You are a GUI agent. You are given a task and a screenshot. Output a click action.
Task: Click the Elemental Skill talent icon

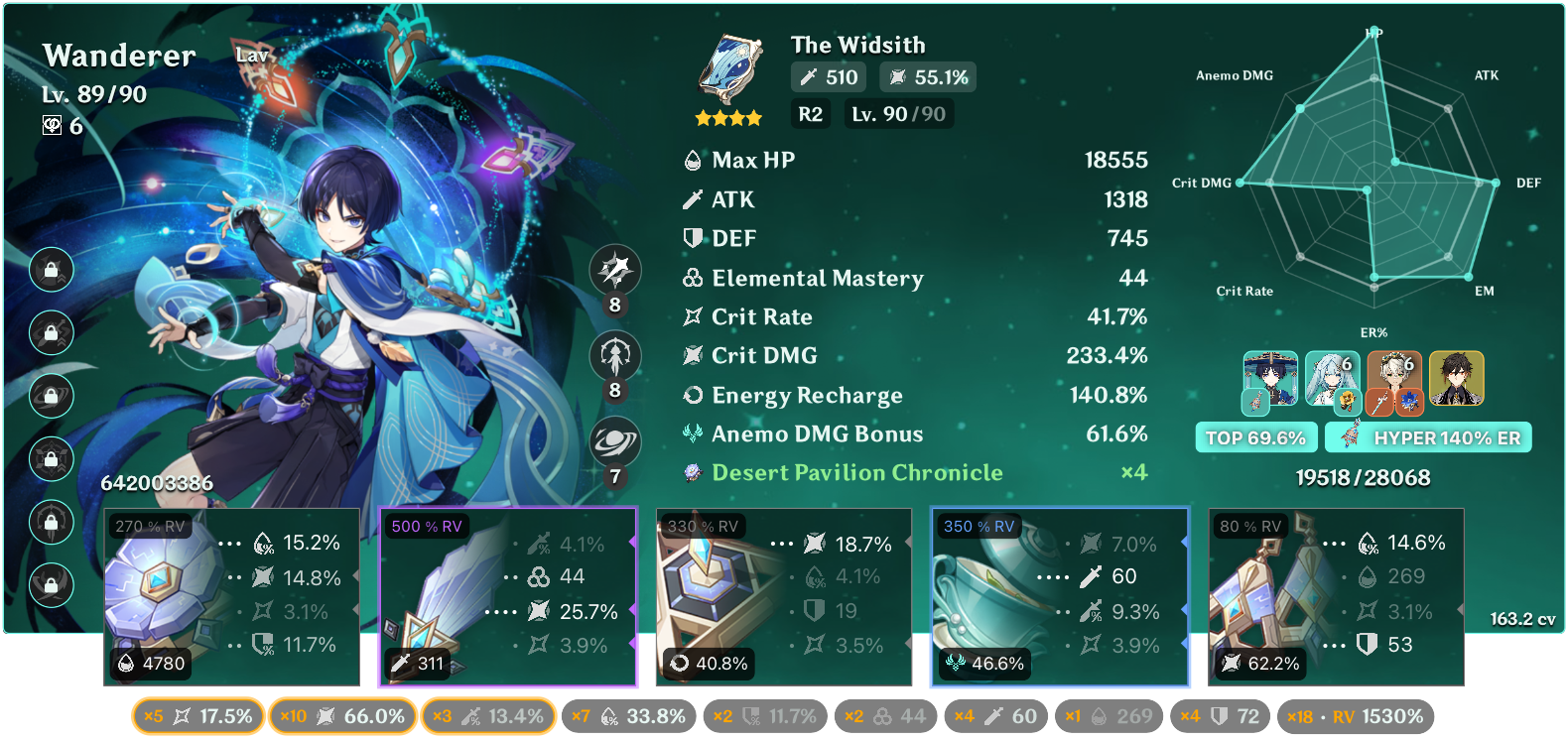(616, 357)
